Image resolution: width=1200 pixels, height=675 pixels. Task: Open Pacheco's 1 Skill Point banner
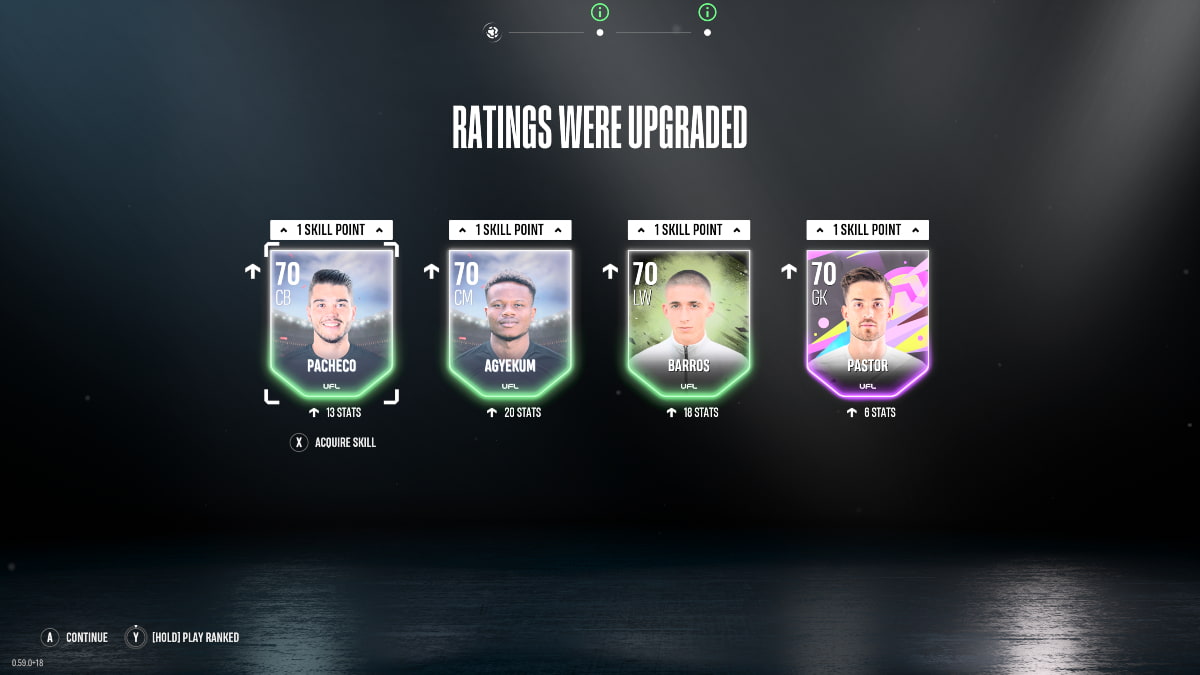pyautogui.click(x=331, y=230)
